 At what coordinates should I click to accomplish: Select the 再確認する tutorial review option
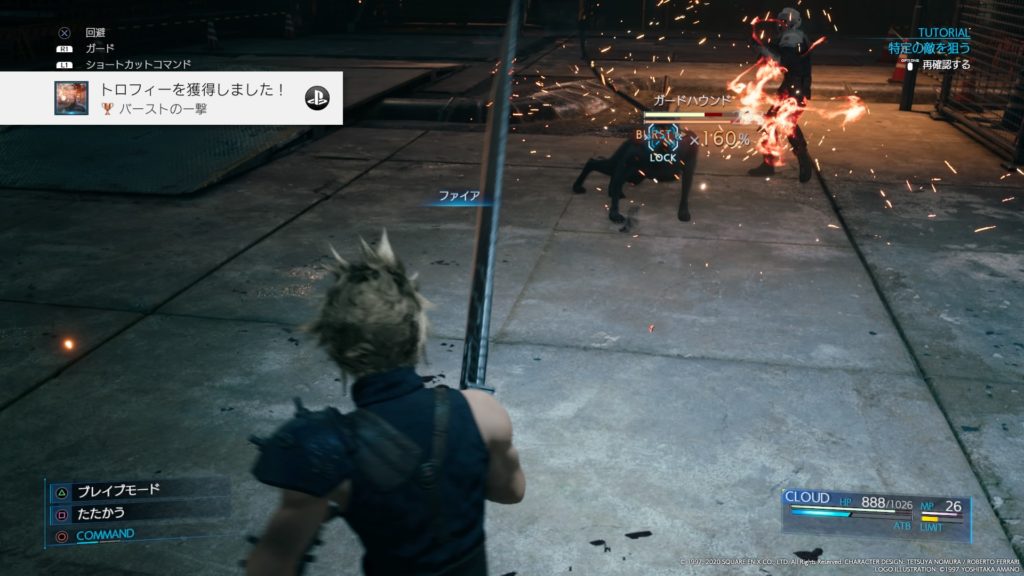(944, 64)
